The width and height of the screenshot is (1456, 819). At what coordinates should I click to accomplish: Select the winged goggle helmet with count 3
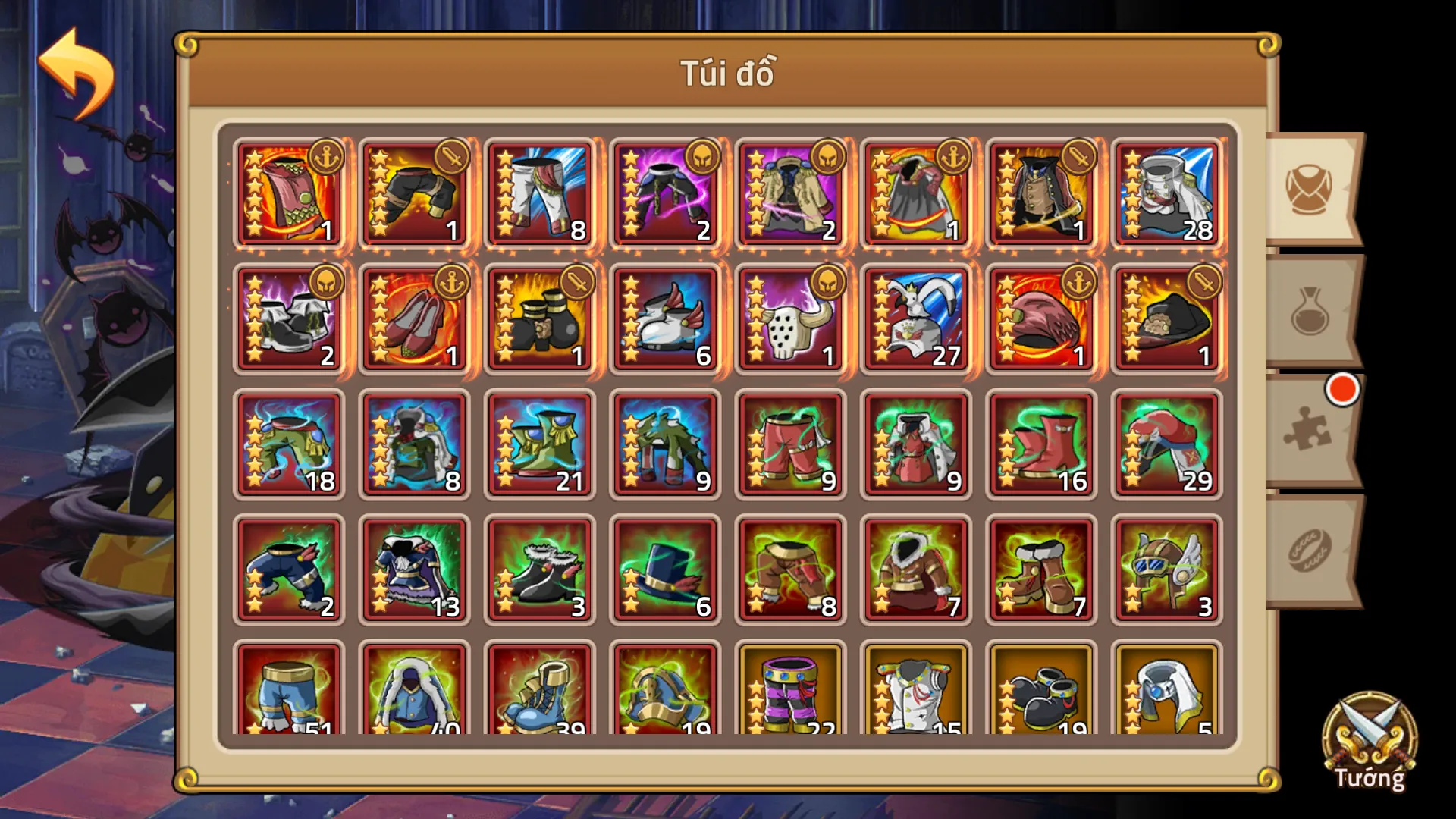[x=1166, y=569]
